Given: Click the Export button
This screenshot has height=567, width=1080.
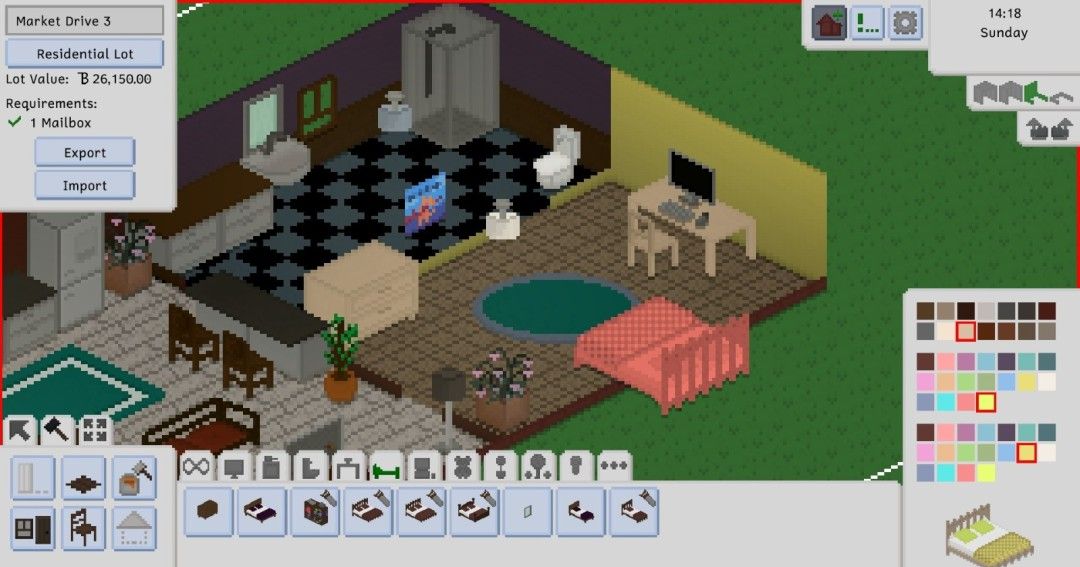Looking at the screenshot, I should [85, 153].
